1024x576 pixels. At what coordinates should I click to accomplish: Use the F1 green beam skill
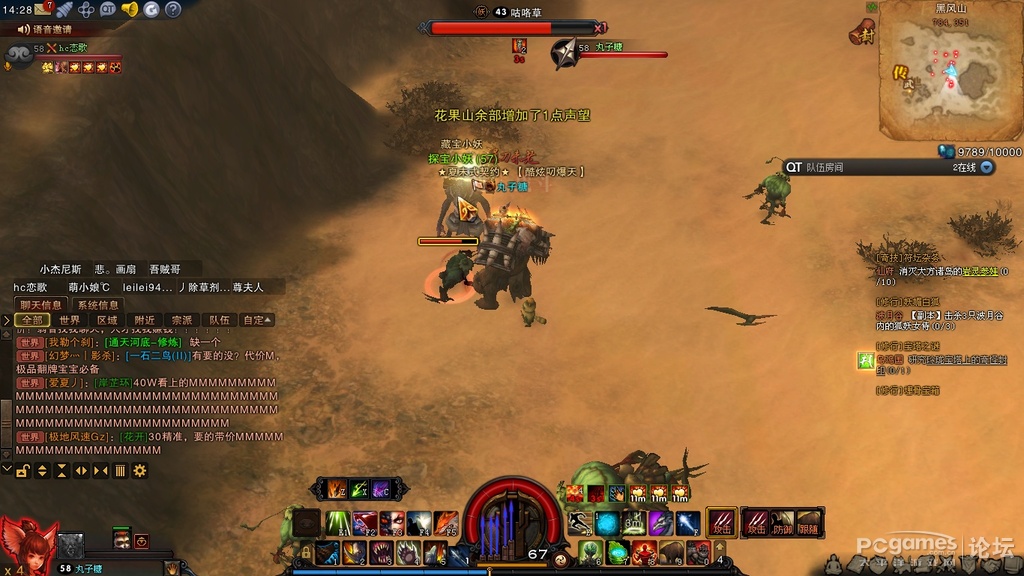[x=338, y=522]
